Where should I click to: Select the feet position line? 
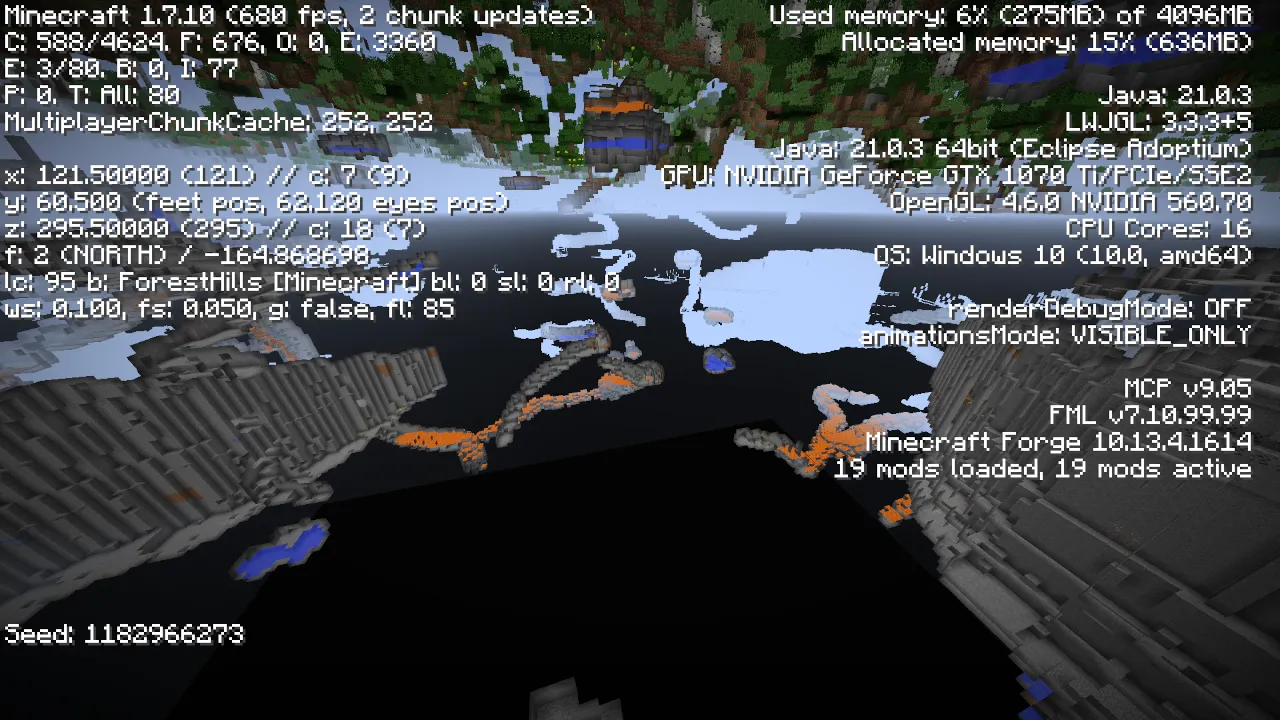pos(255,202)
